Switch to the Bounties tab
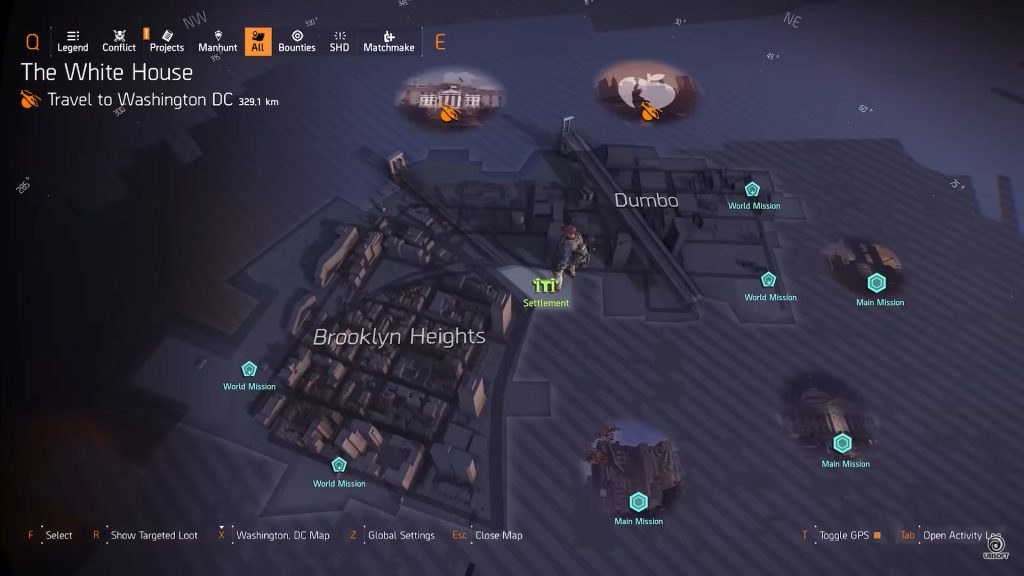Screen dimensions: 1024x576 (296, 41)
